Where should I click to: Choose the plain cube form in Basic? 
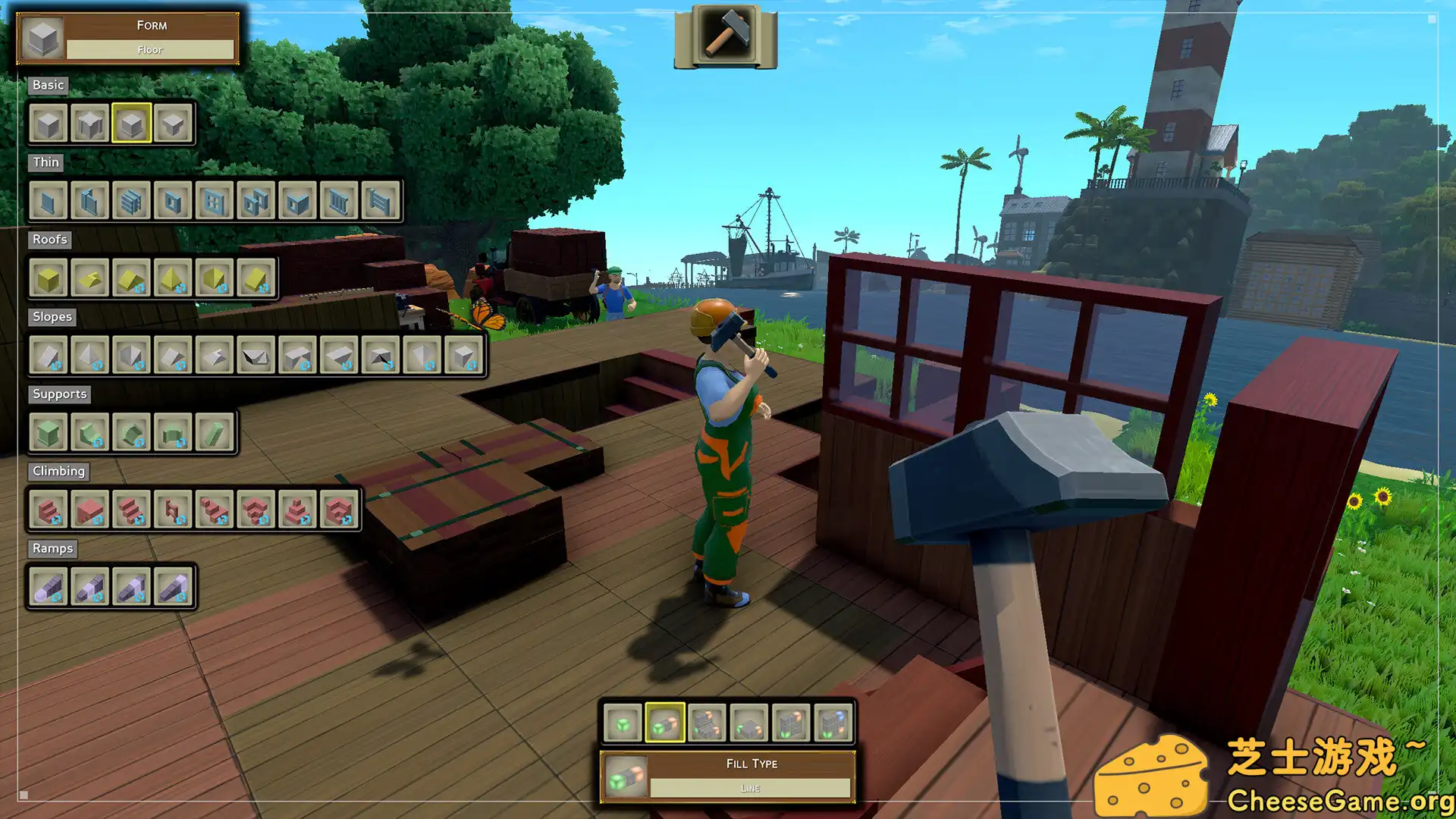click(x=49, y=123)
